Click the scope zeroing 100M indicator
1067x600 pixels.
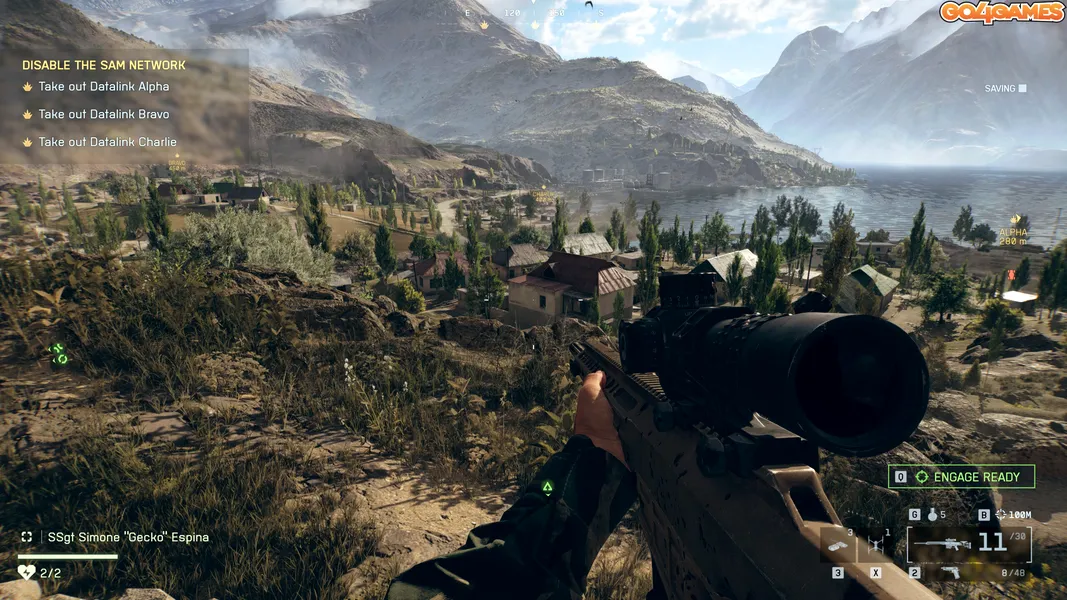tap(1013, 515)
